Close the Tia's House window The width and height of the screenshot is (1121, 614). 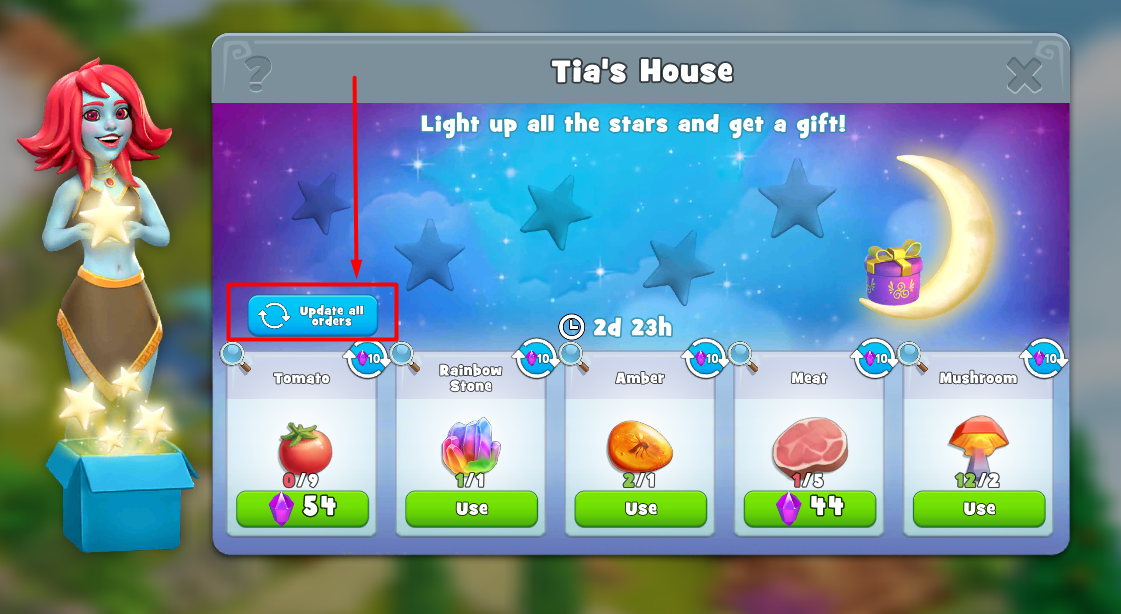click(x=1024, y=74)
